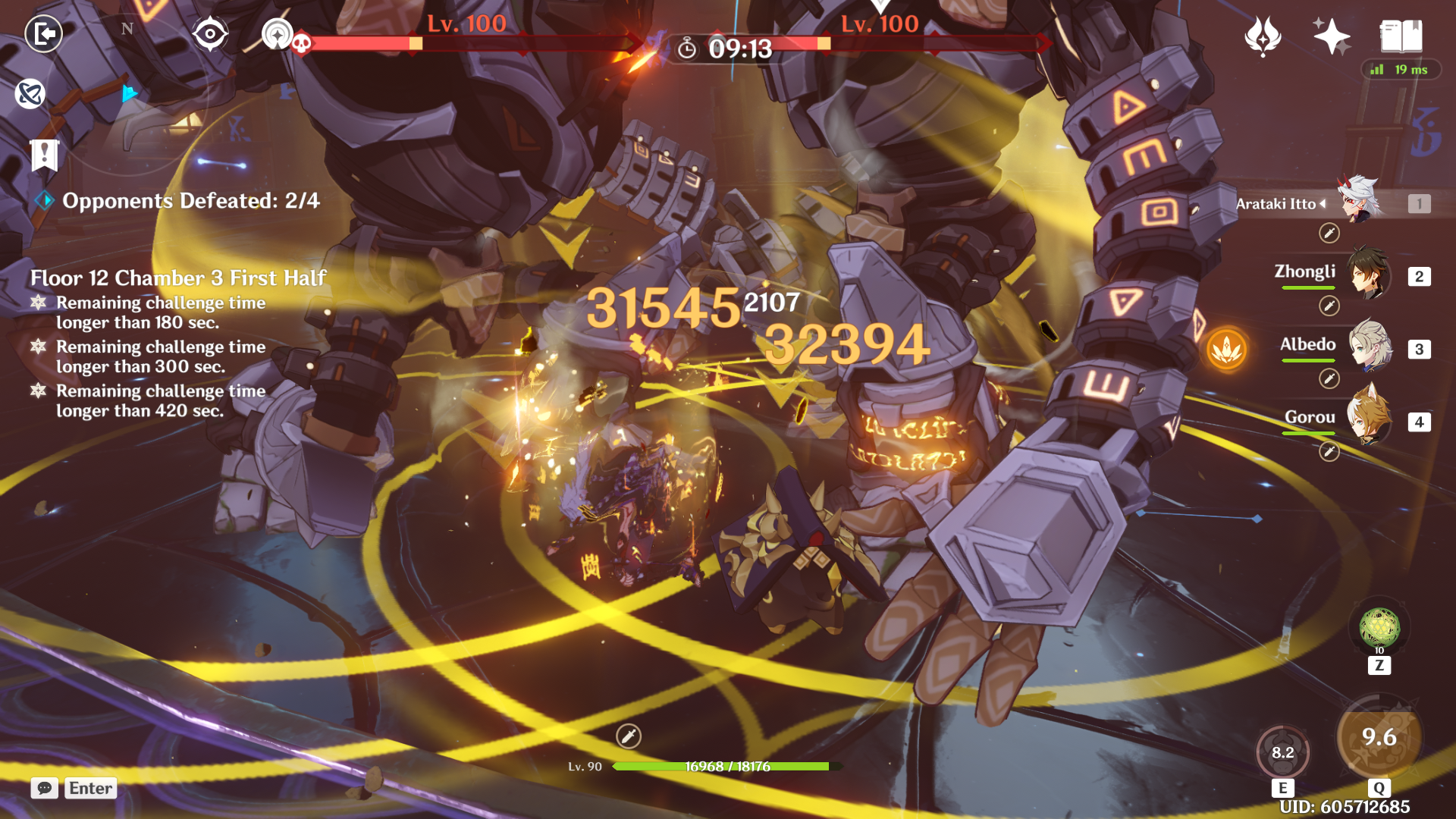Screen dimensions: 1456x819
Task: Open the Wish star icon
Action: (1332, 36)
